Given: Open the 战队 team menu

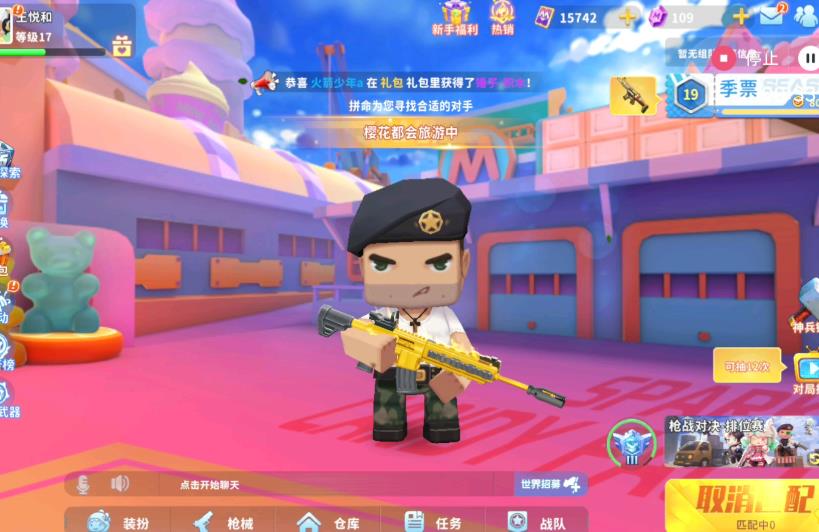Looking at the screenshot, I should pyautogui.click(x=537, y=522).
